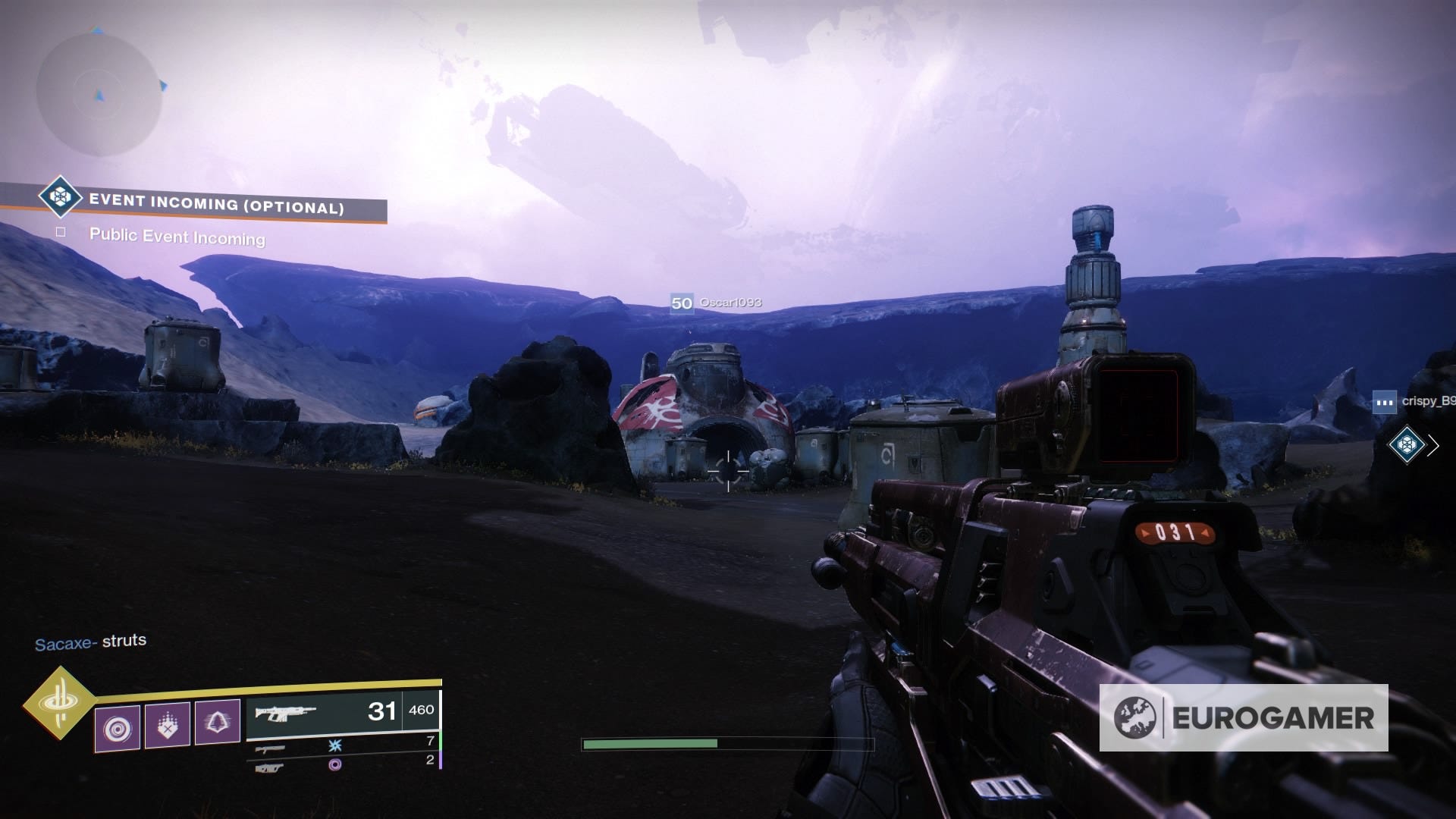Click the public event diamond waypoint marker
1456x819 pixels.
pyautogui.click(x=1407, y=445)
